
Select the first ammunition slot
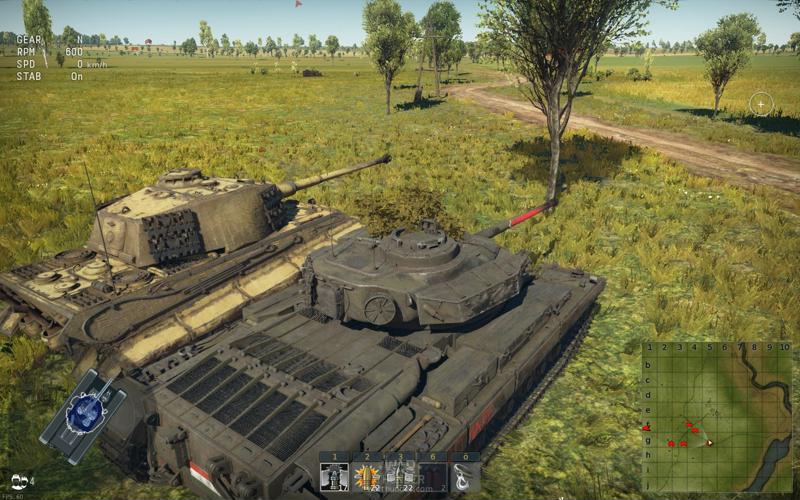pyautogui.click(x=334, y=474)
